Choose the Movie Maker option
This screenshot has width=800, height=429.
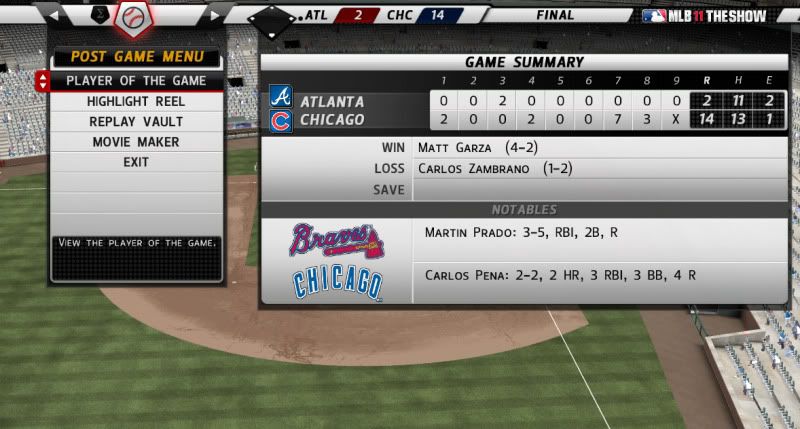[x=136, y=142]
